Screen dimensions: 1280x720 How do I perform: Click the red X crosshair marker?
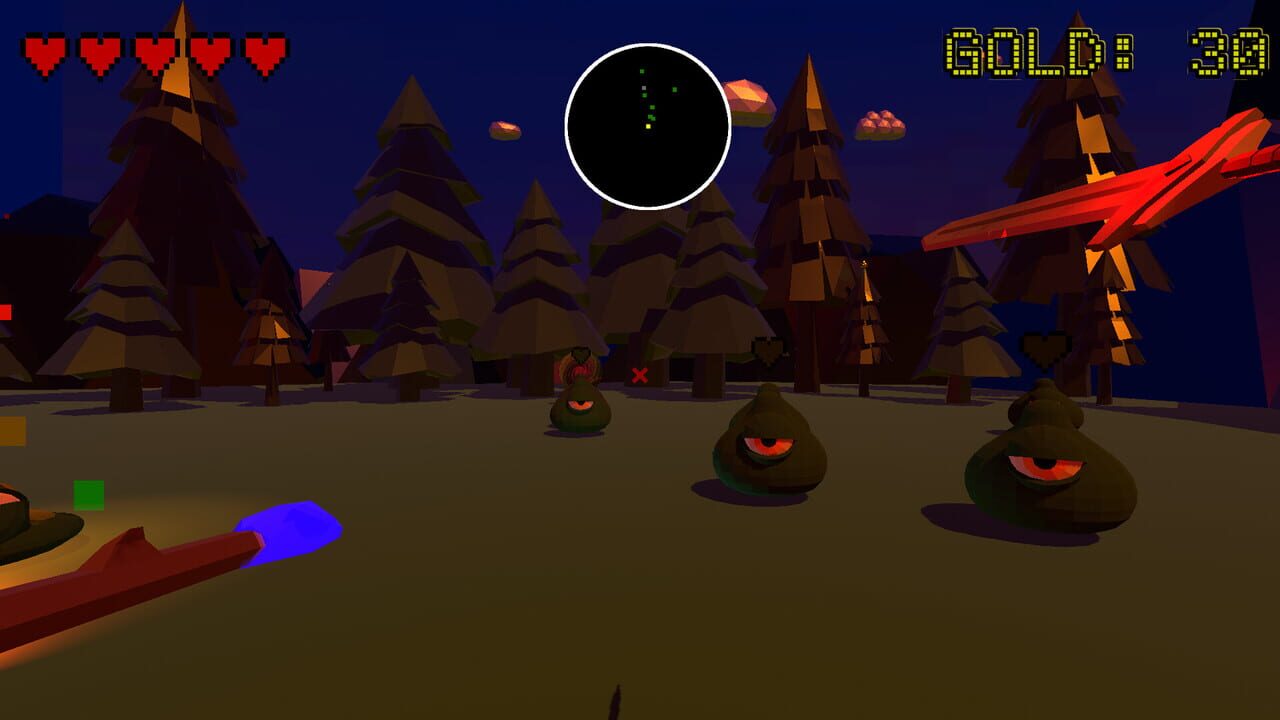click(637, 378)
